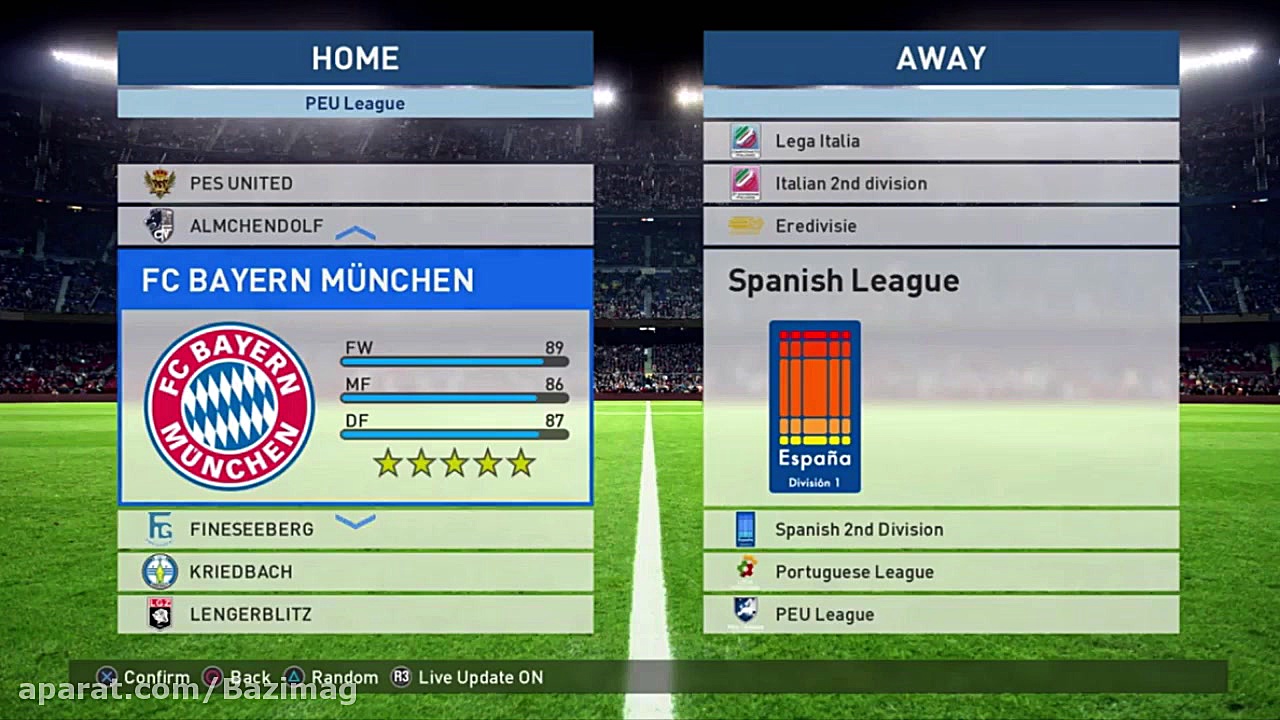This screenshot has height=720, width=1280.
Task: Click the up arrow above Bayern panel
Action: 355,234
